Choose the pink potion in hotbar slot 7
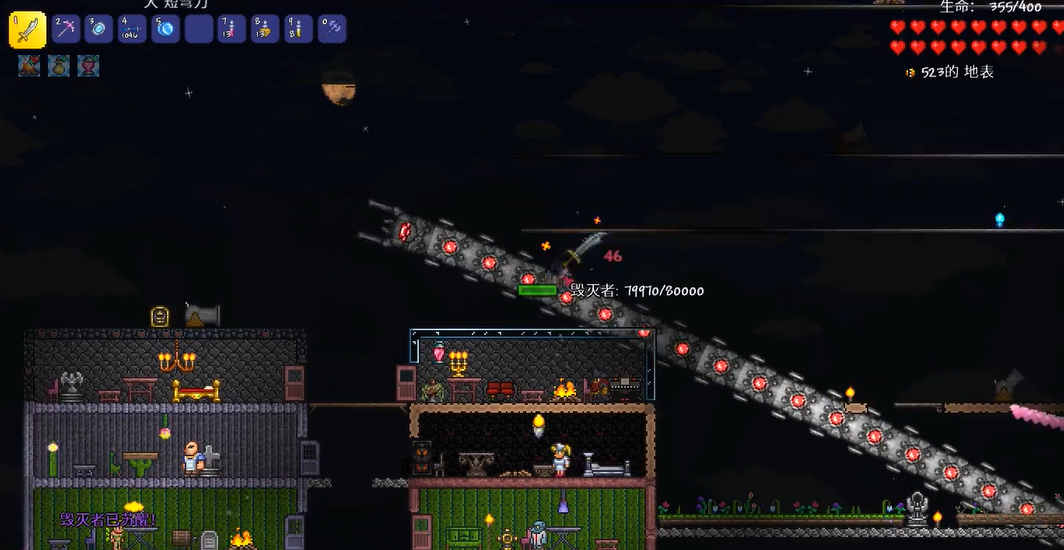 click(x=232, y=29)
